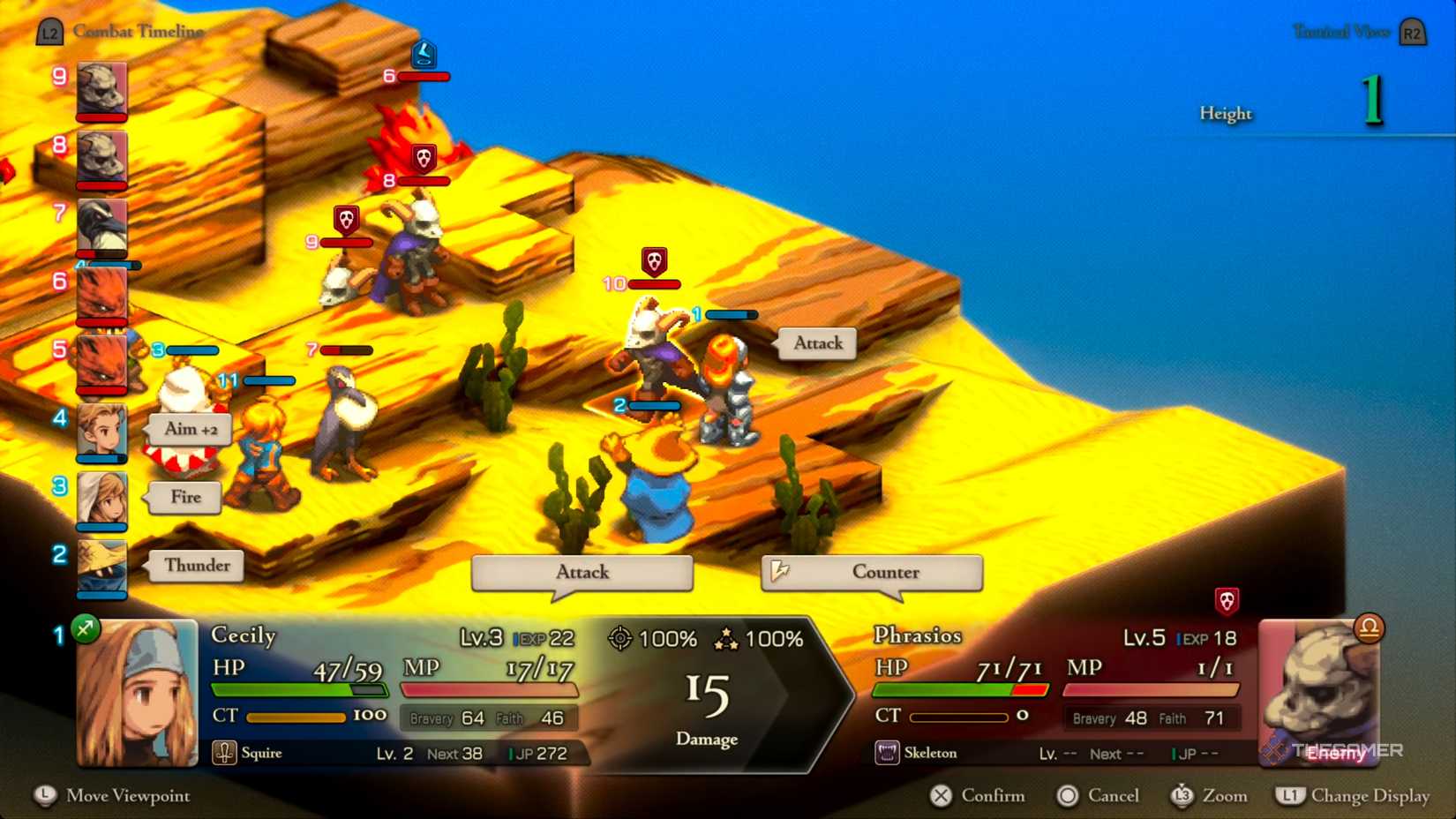Click the L3 stick icon next to Zoom
This screenshot has width=1456, height=819.
pyautogui.click(x=1183, y=796)
